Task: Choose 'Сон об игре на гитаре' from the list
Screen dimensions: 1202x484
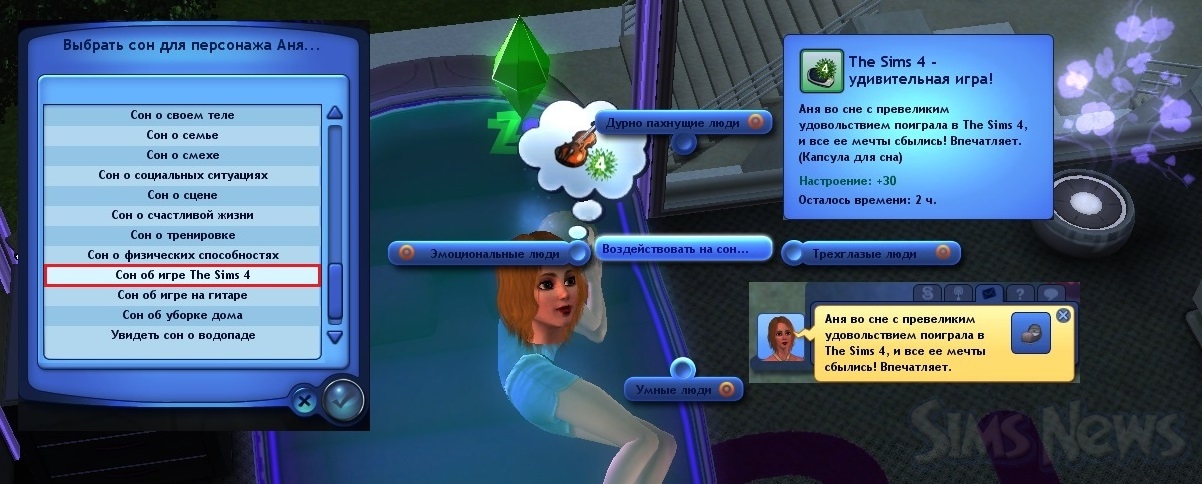Action: (182, 295)
